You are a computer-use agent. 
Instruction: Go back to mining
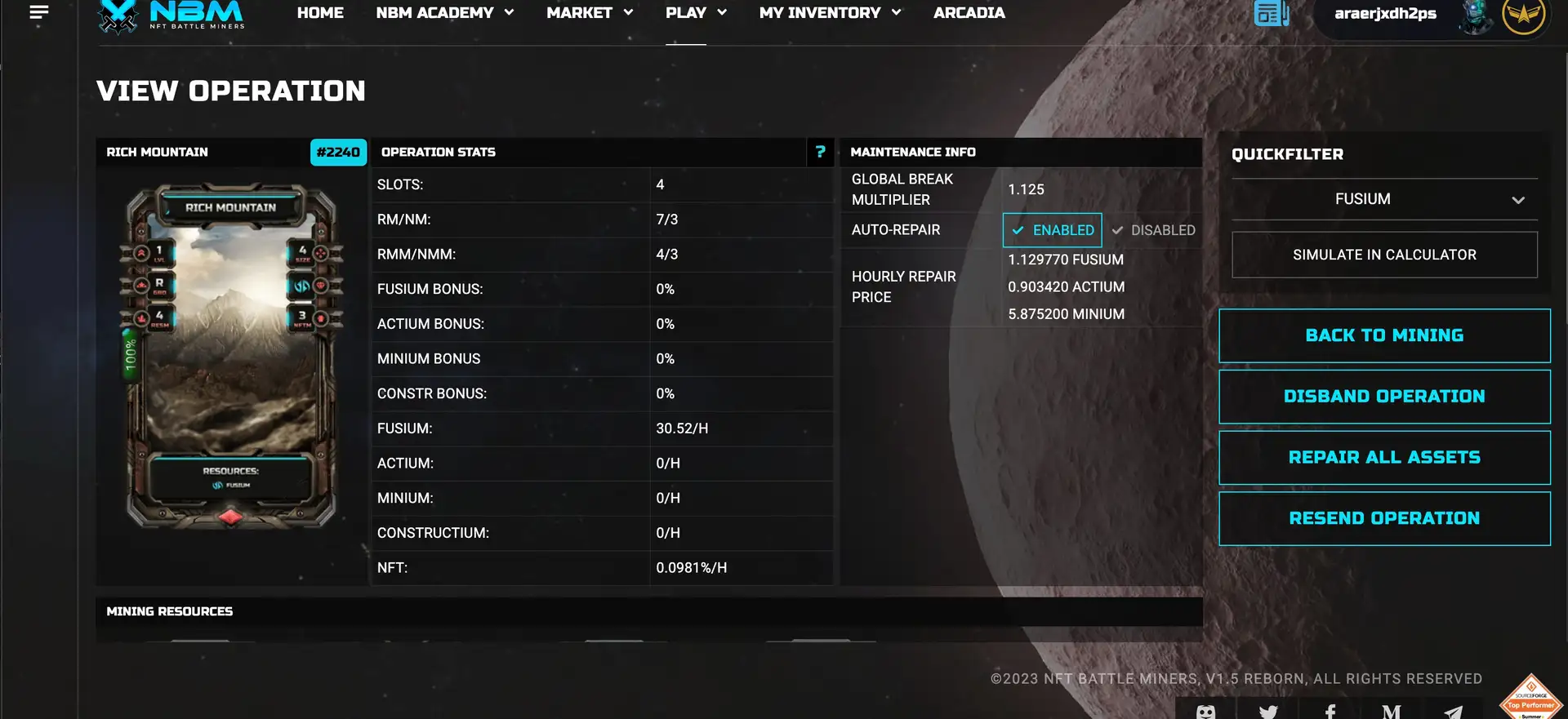[1384, 335]
